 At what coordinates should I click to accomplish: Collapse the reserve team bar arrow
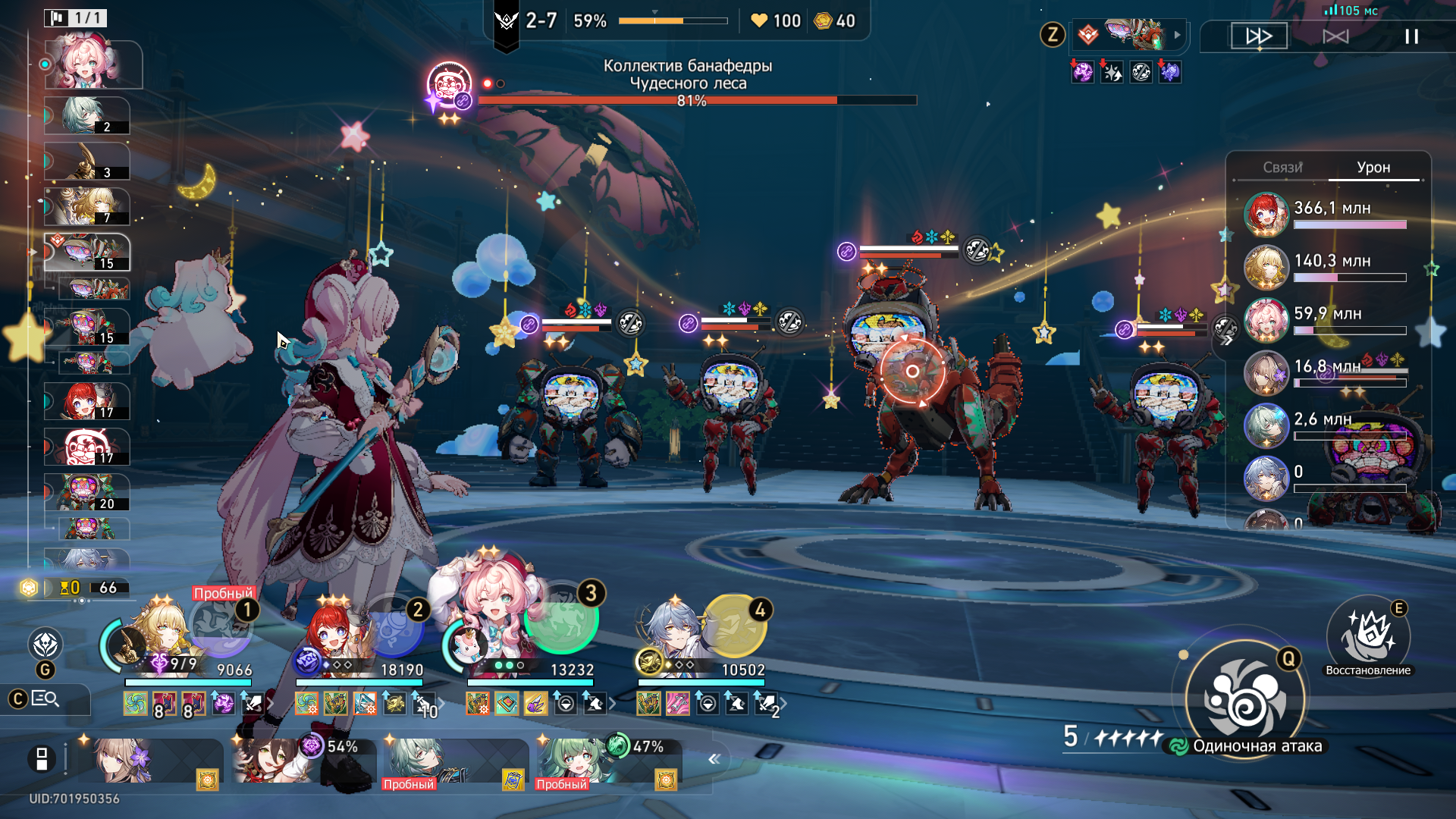click(x=714, y=759)
